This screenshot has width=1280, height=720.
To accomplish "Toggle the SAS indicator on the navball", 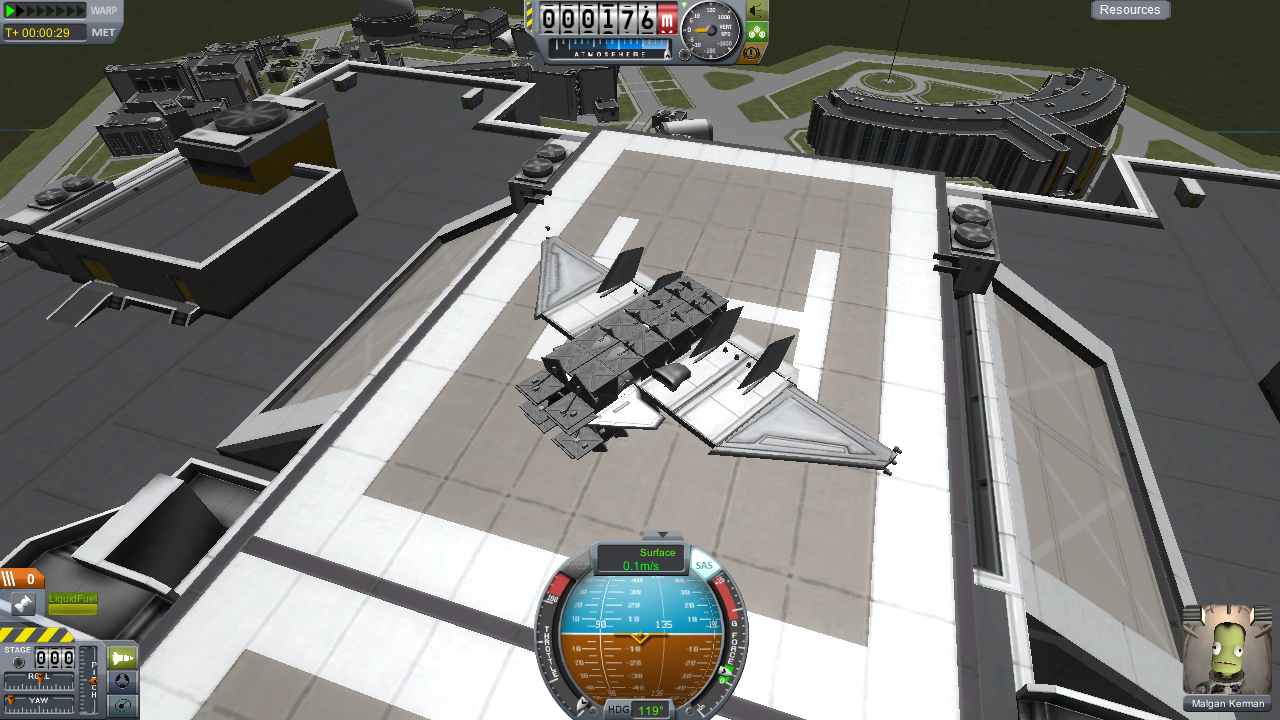I will point(705,566).
